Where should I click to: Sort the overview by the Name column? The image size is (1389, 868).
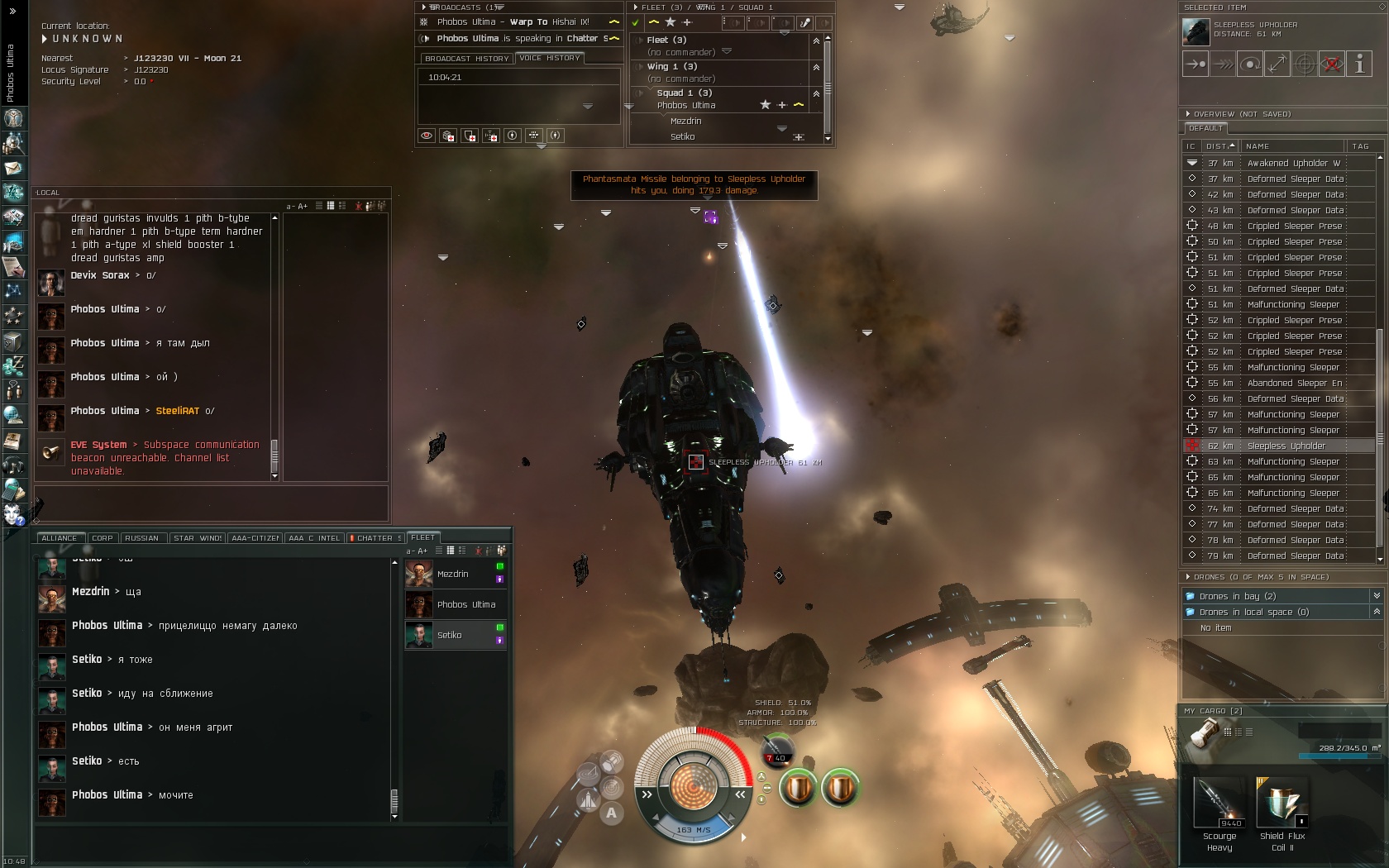(1293, 146)
